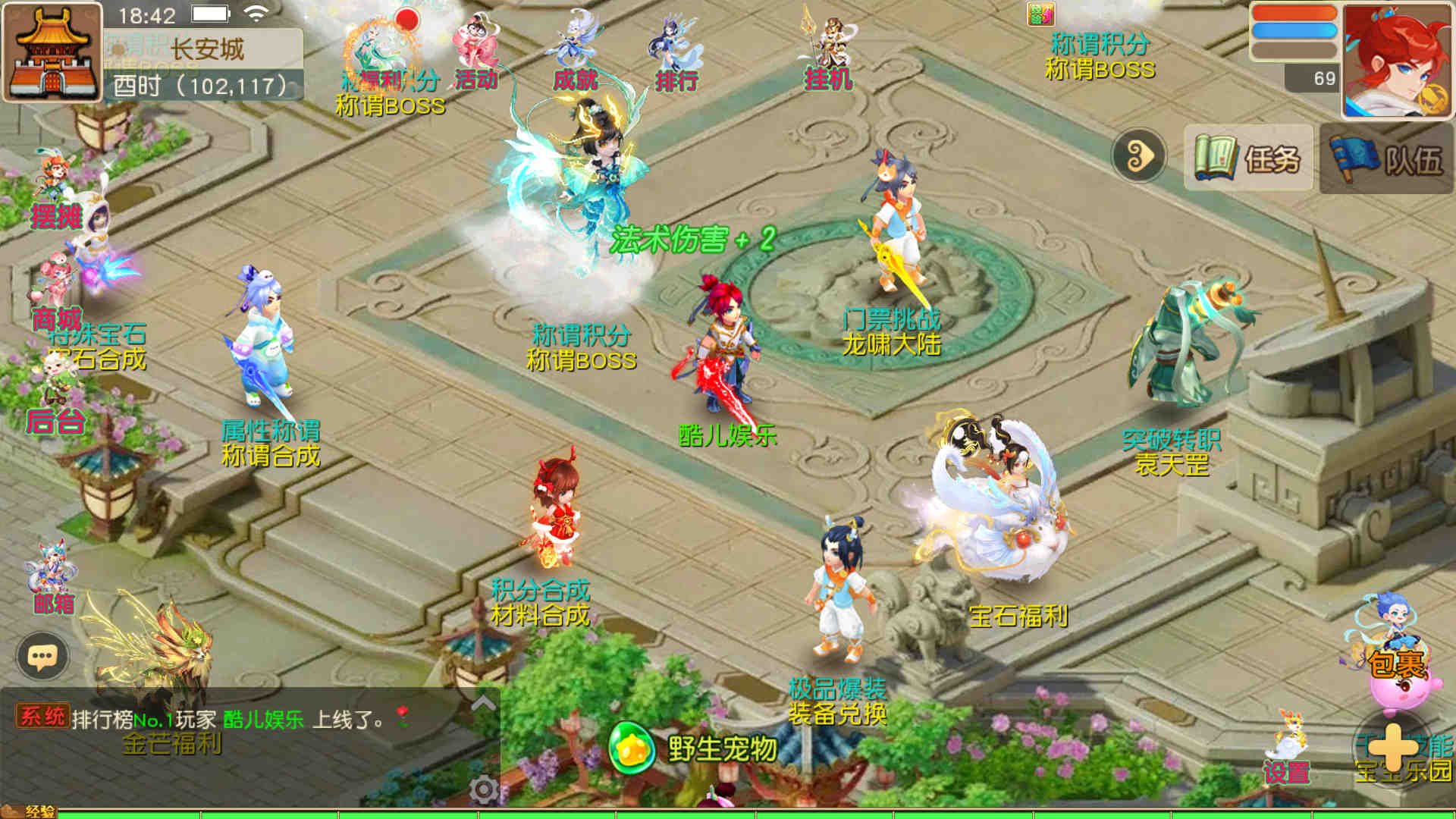1456x819 pixels.
Task: Open the 商城 shop
Action: 56,296
